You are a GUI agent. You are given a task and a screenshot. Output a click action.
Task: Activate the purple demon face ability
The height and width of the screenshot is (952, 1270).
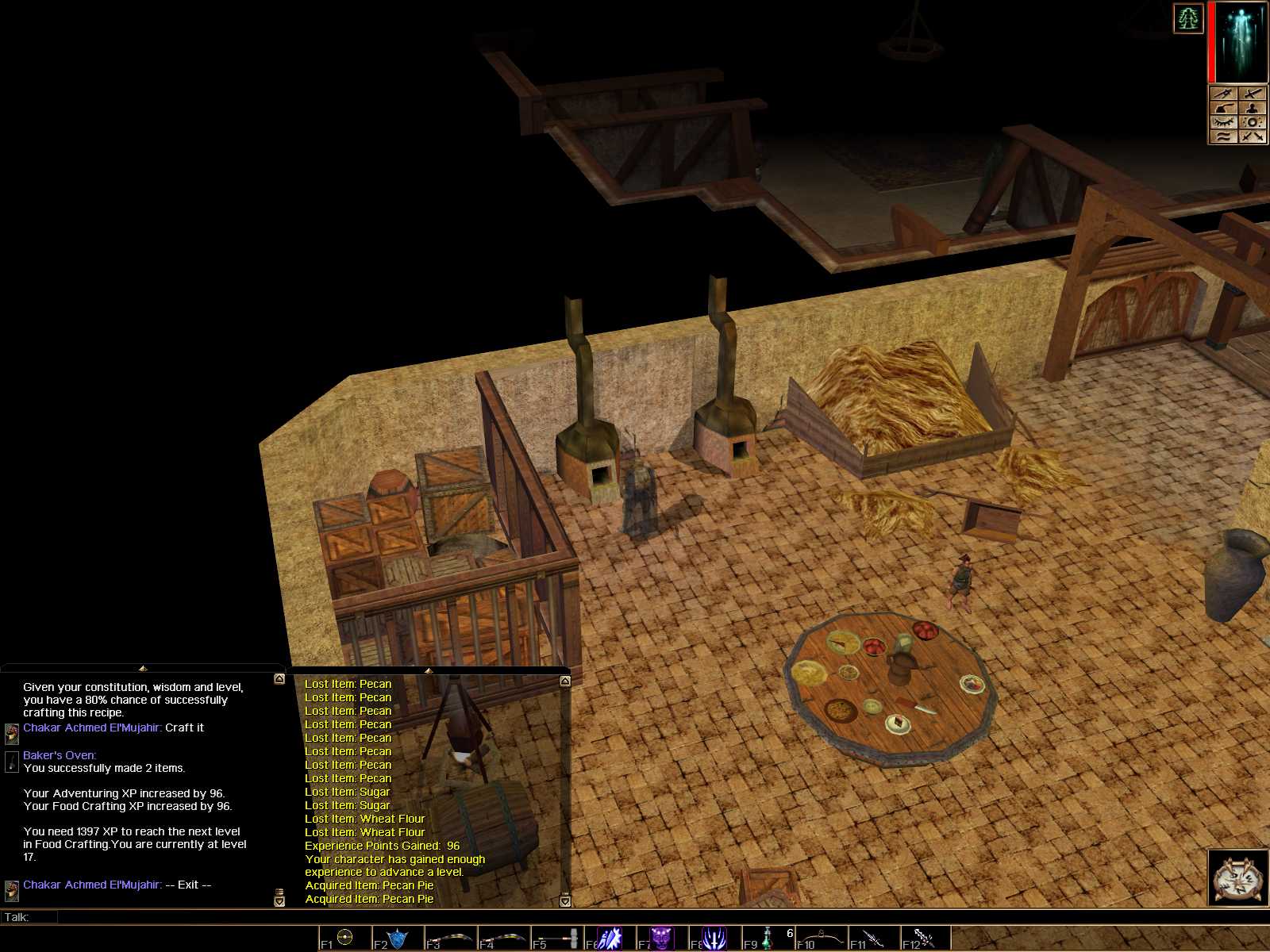tap(662, 938)
